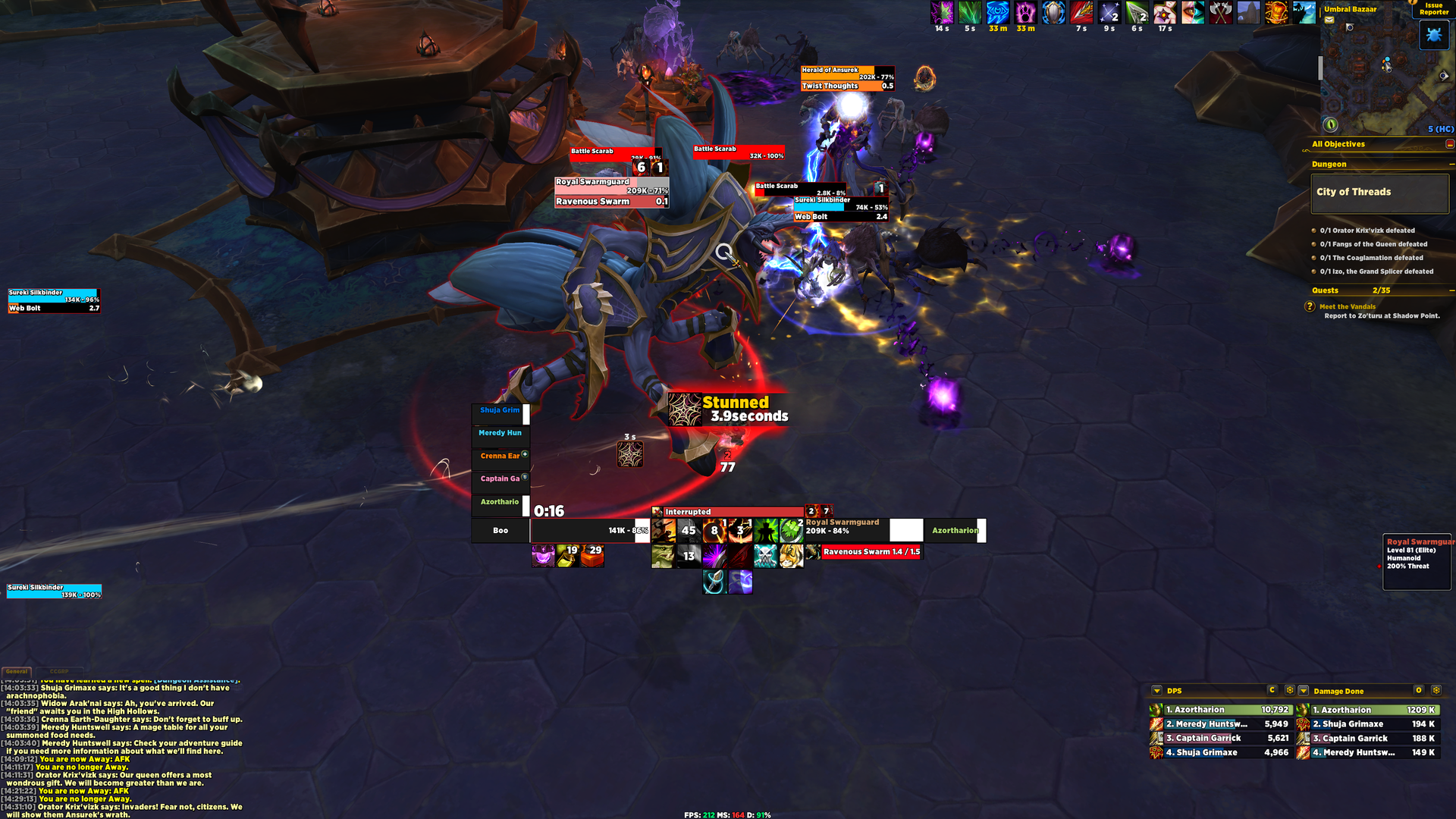This screenshot has height=819, width=1456.
Task: Open the Issue Reporter
Action: 1433,8
